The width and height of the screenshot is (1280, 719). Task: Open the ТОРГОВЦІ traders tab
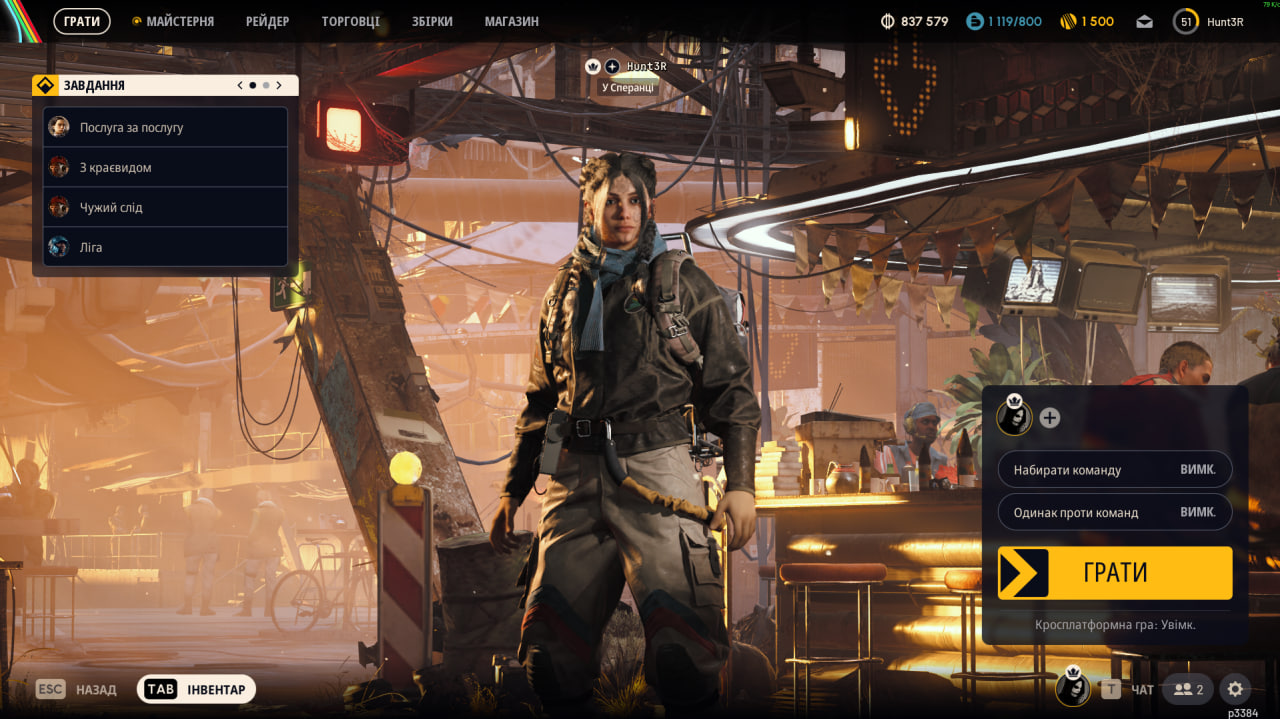350,21
